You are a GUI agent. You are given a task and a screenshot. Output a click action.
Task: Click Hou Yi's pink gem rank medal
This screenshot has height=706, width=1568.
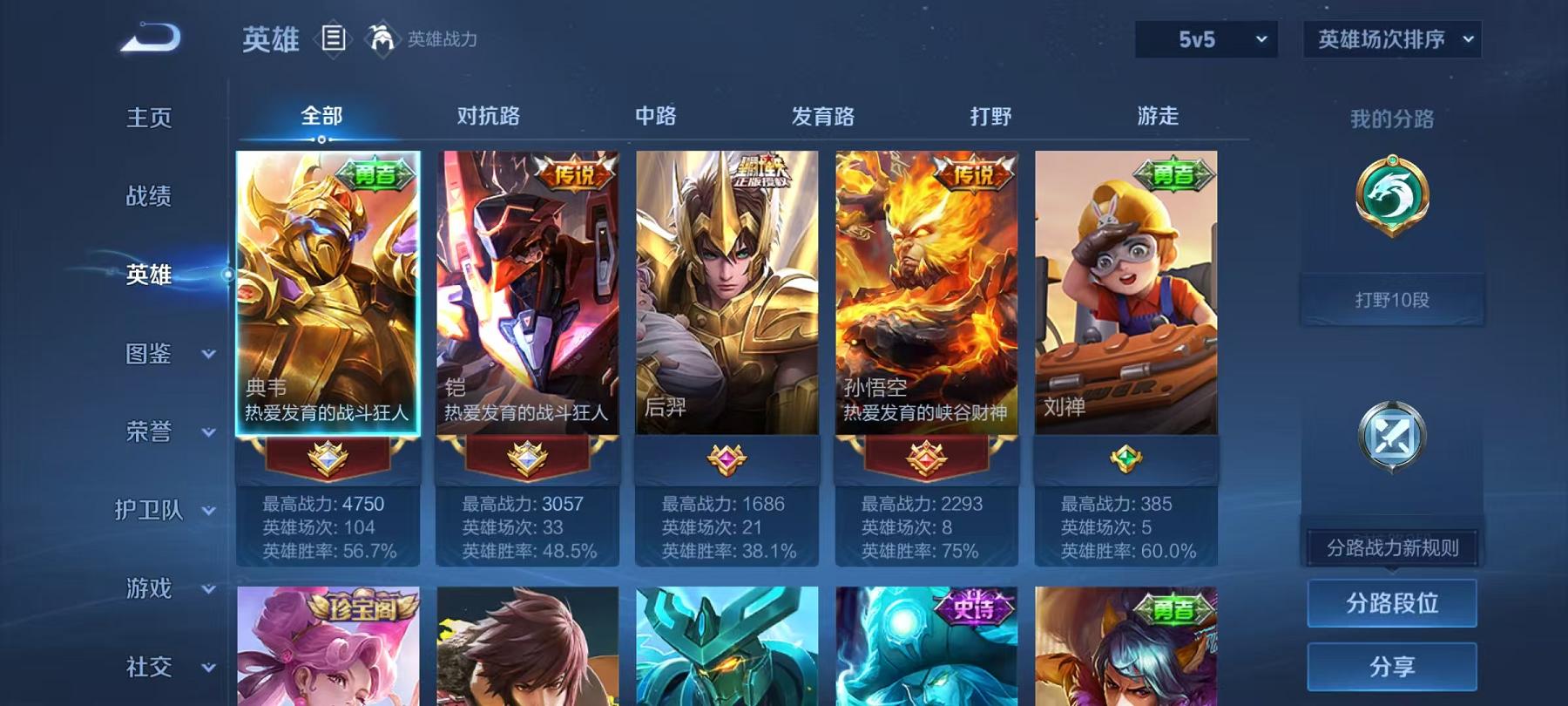tap(727, 459)
